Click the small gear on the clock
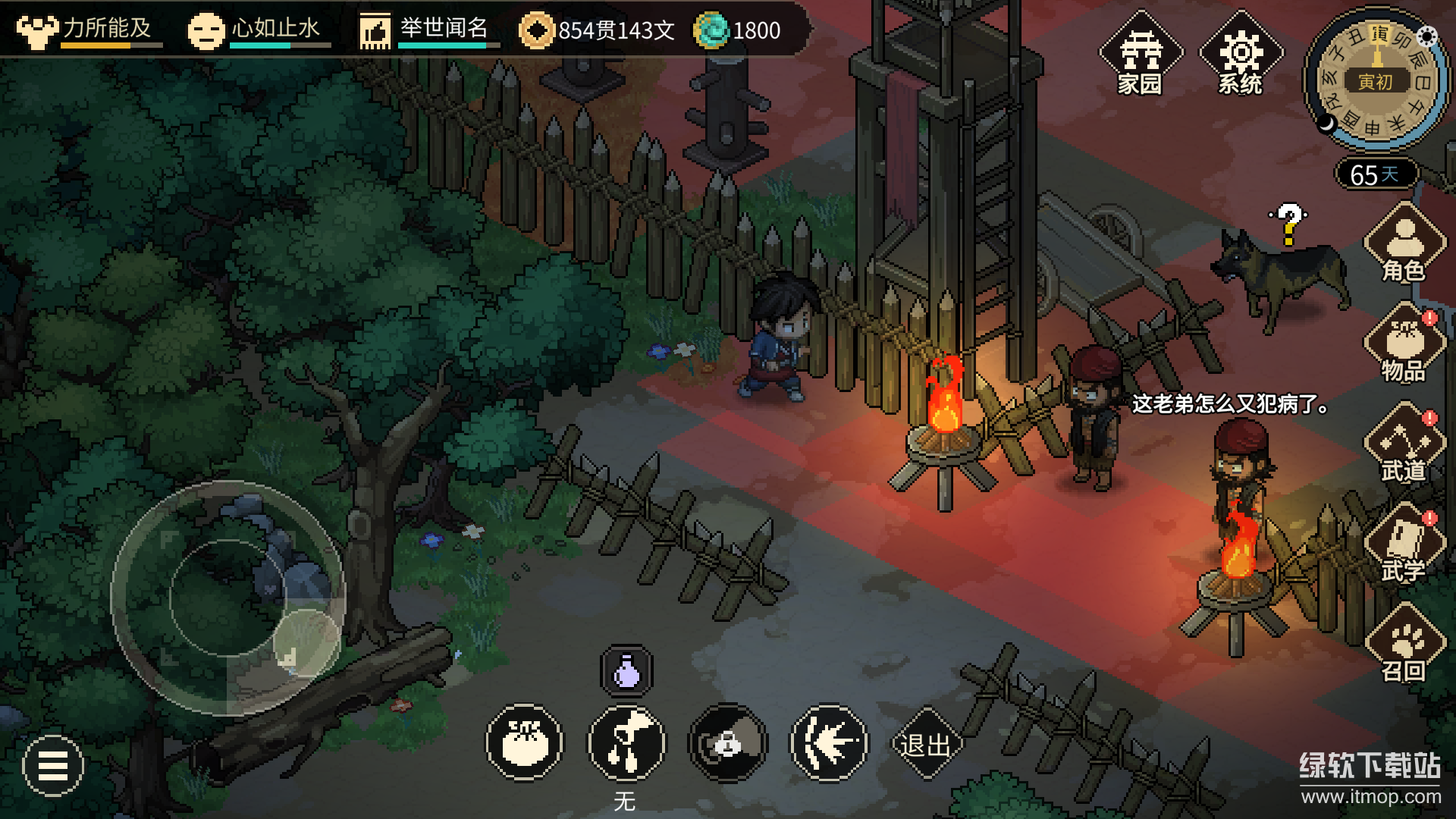Image resolution: width=1456 pixels, height=819 pixels. pos(1427,36)
